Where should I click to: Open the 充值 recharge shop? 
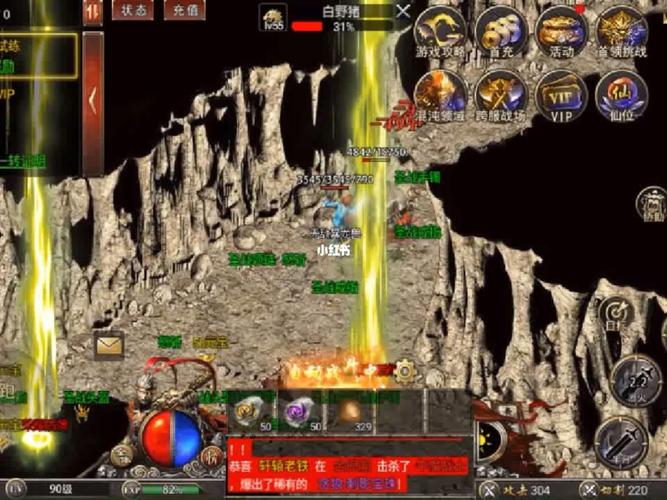click(183, 11)
